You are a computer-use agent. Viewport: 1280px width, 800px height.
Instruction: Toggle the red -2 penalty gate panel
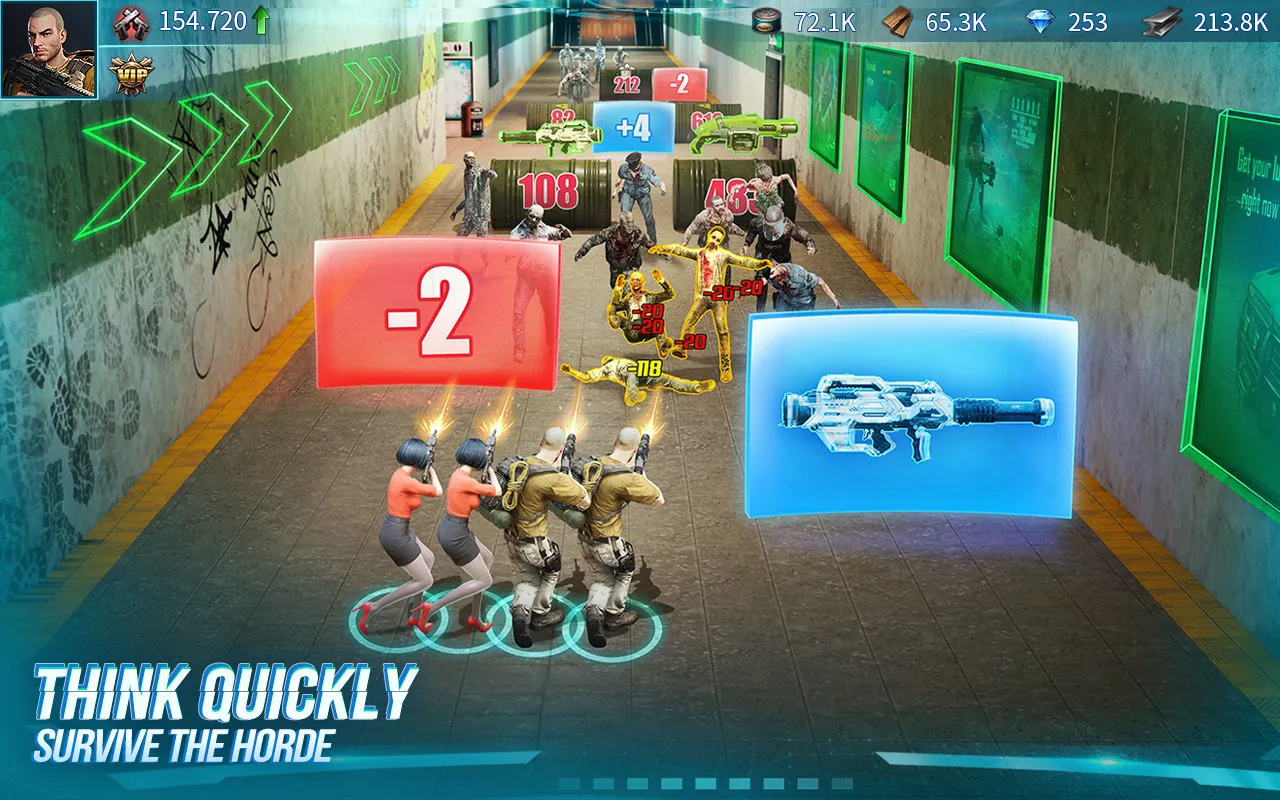(x=436, y=310)
